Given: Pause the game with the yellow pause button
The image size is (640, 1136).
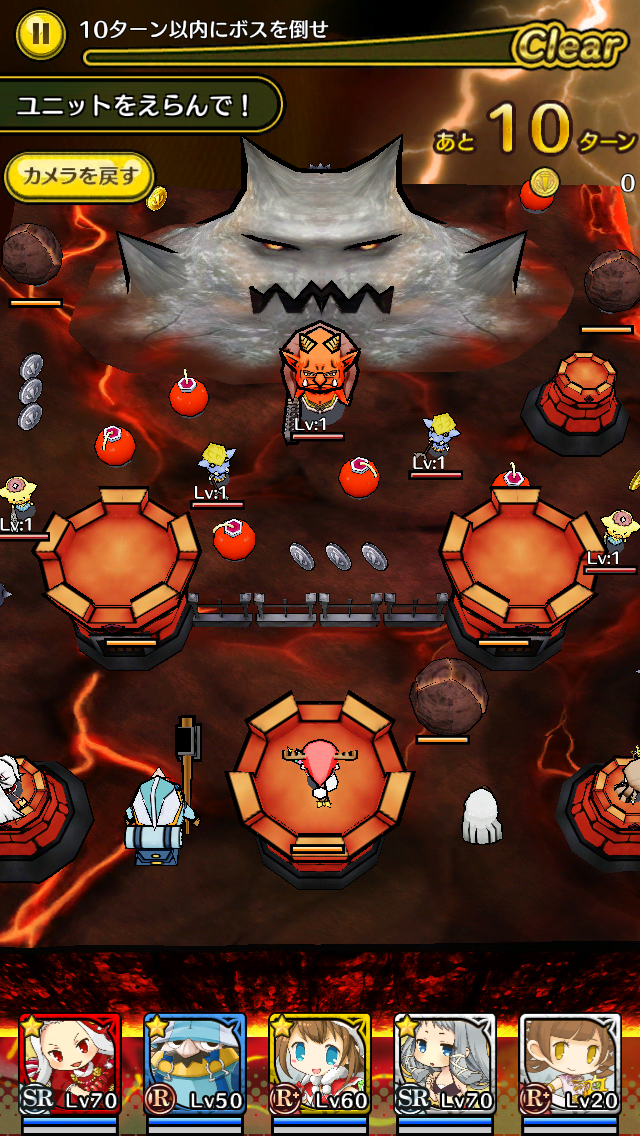Looking at the screenshot, I should tap(40, 33).
